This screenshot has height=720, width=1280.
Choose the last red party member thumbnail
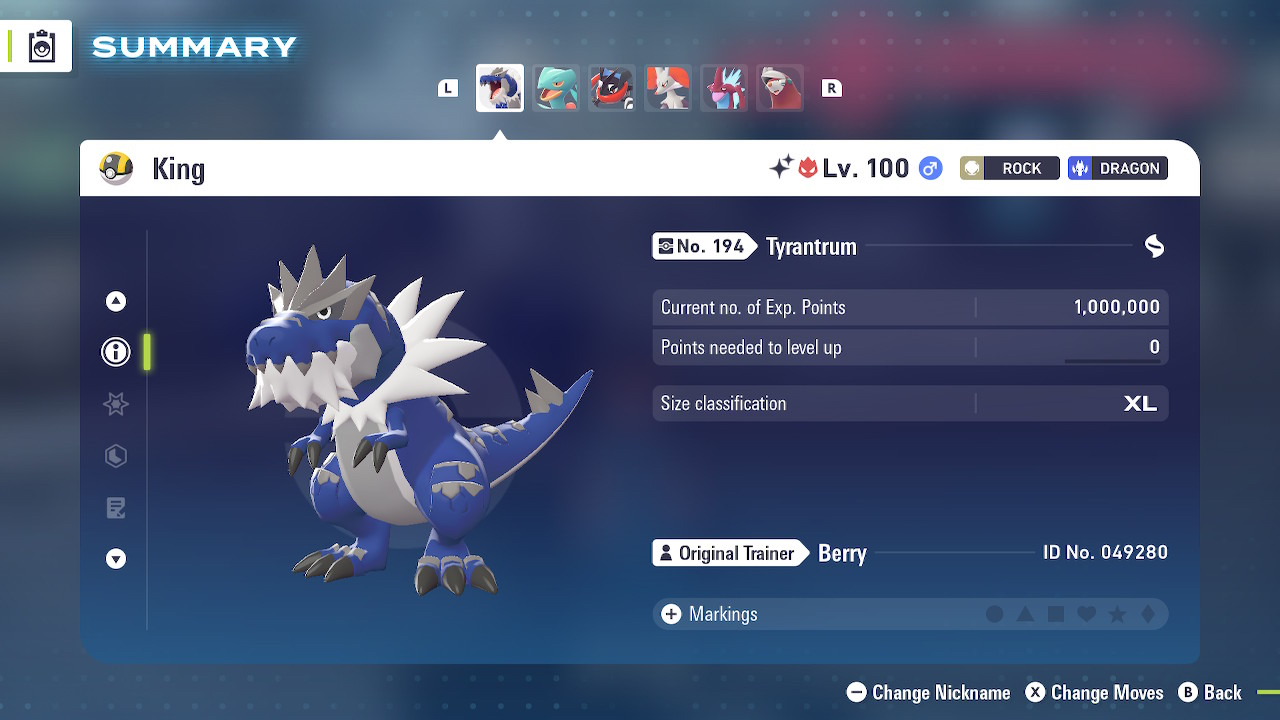780,88
